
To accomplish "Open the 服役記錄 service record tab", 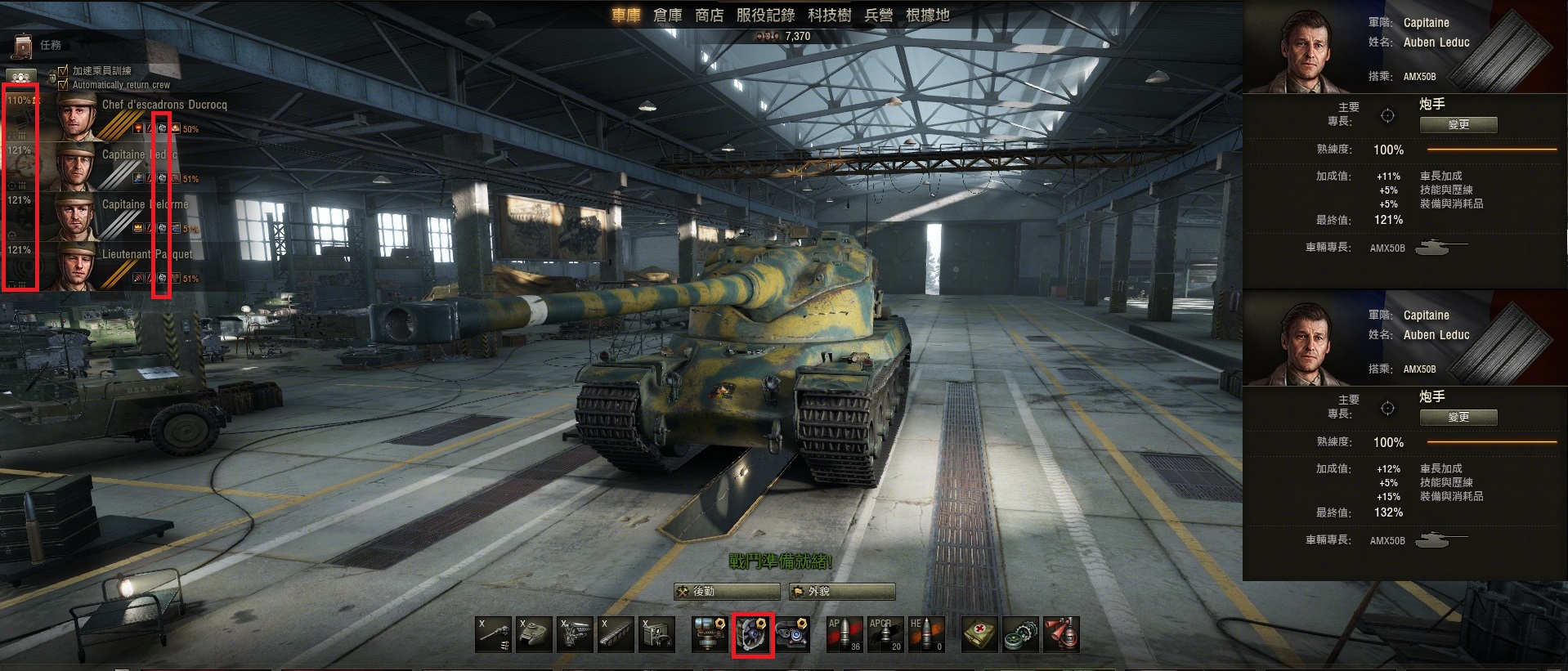I will point(765,15).
